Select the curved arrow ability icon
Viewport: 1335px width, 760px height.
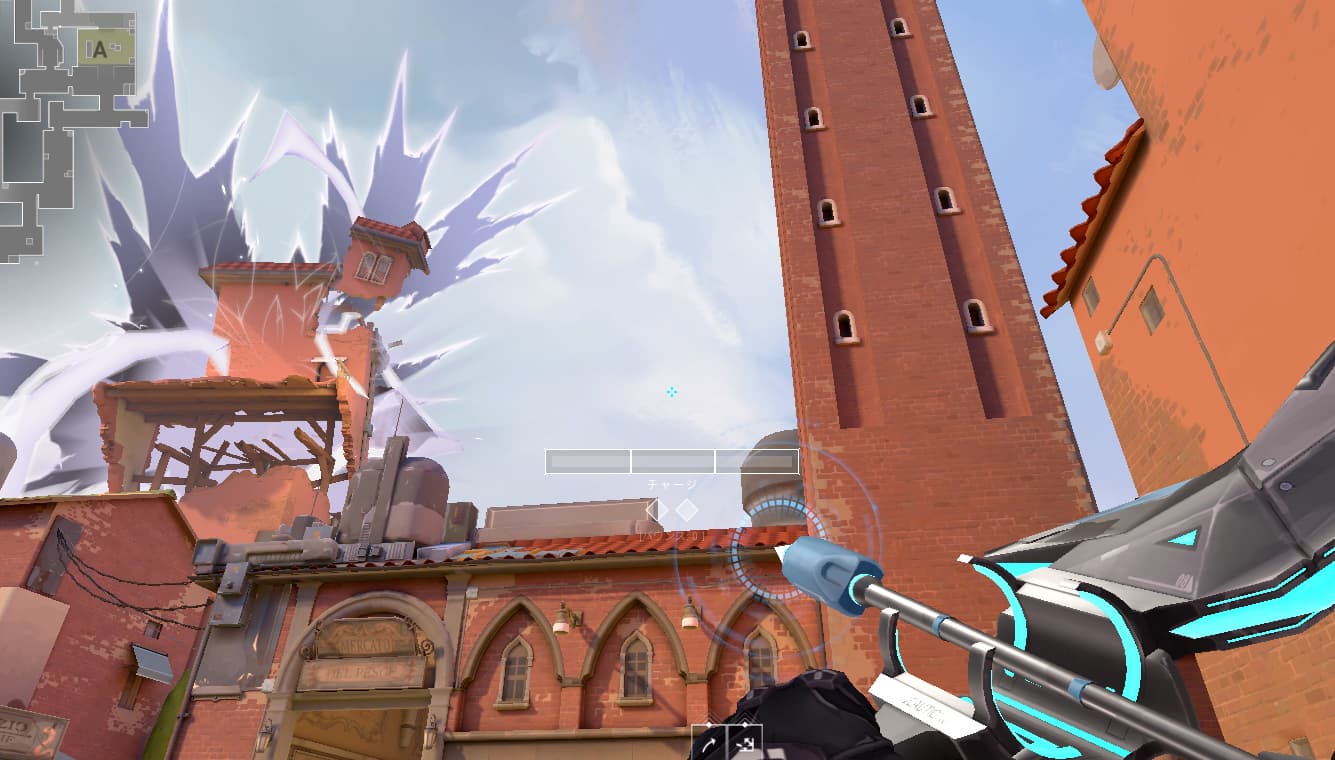point(709,743)
